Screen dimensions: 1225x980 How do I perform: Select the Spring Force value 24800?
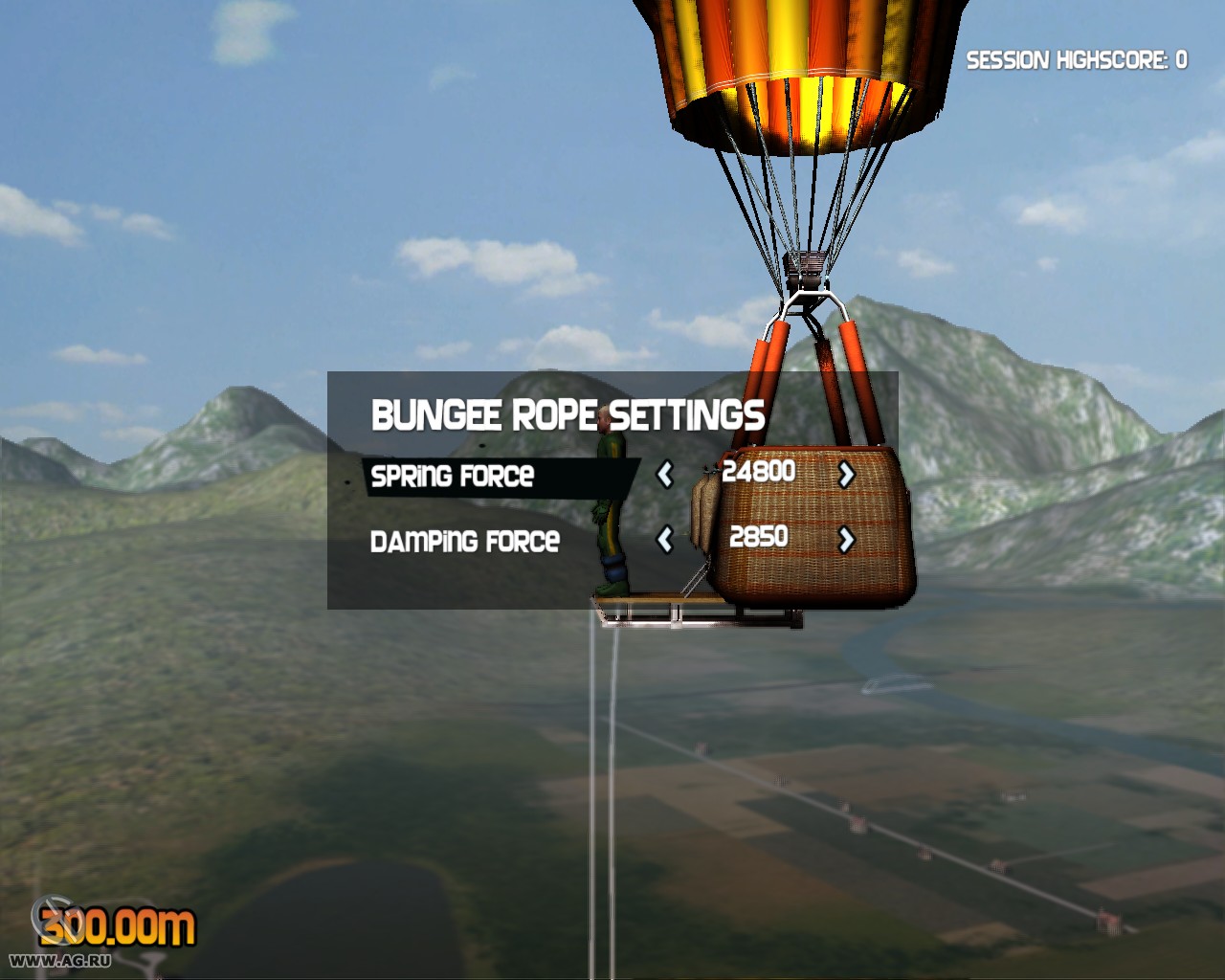[x=759, y=471]
